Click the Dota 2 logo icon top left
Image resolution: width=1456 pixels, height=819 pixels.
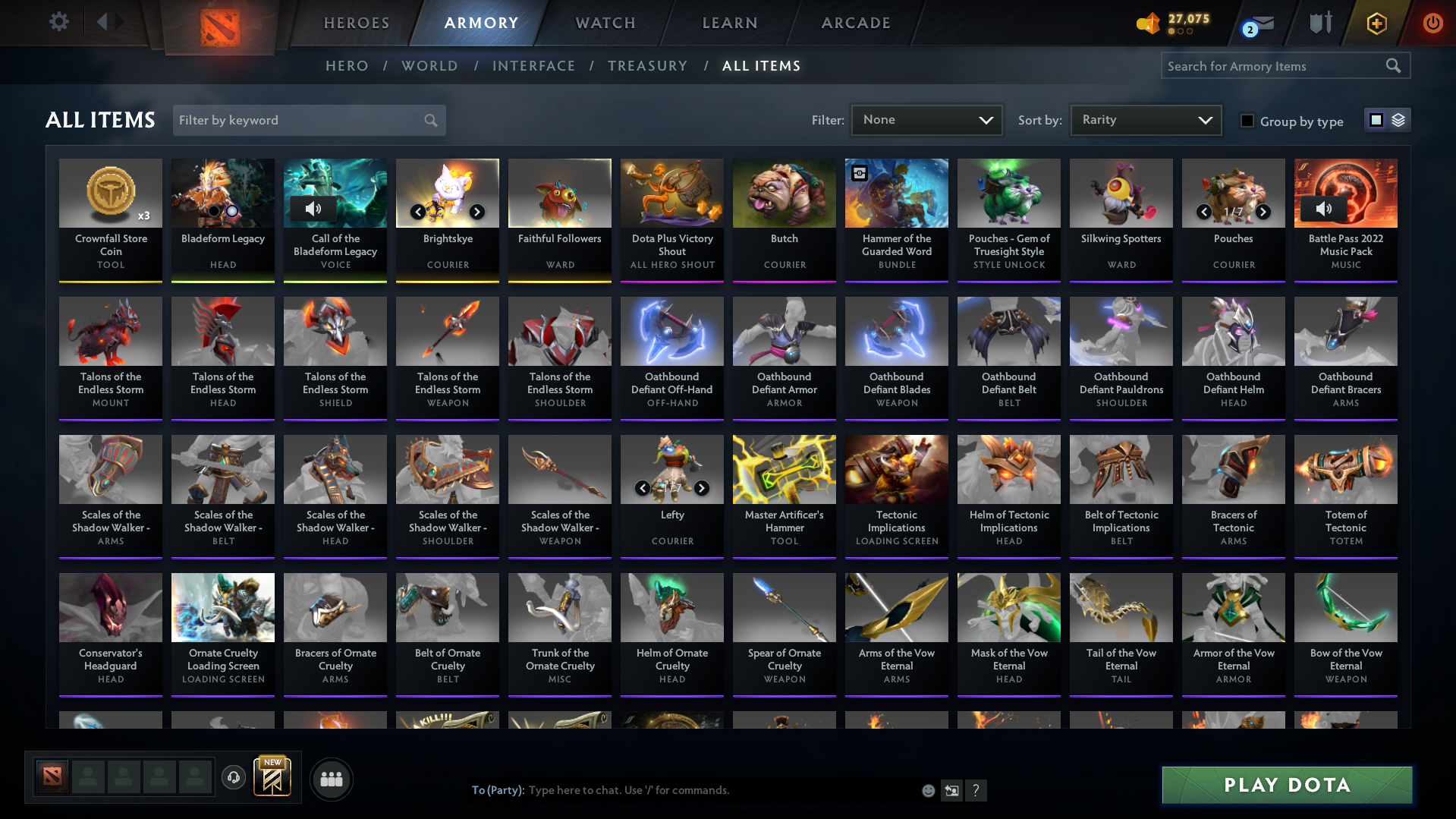(x=220, y=23)
